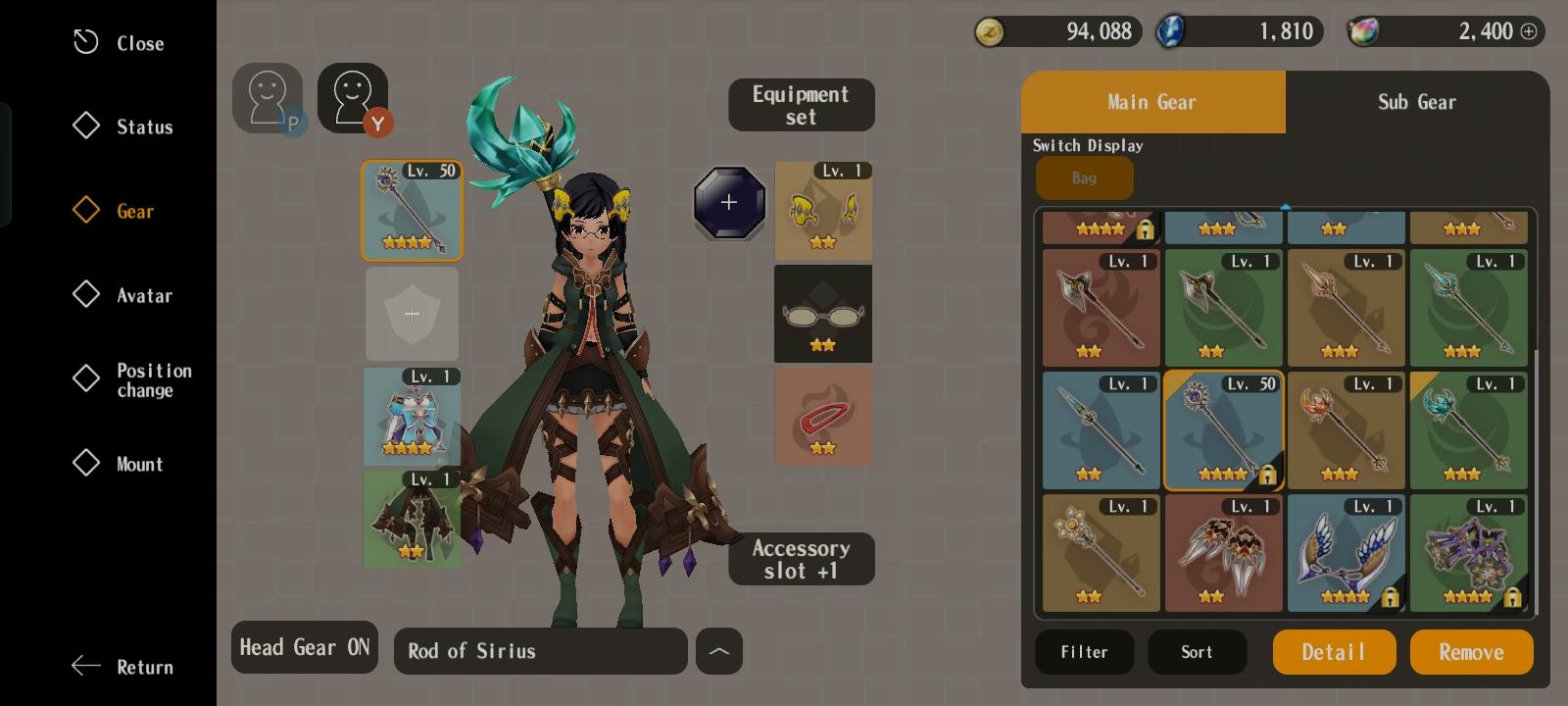Viewport: 1568px width, 706px height.
Task: View Detail of the selected weapon
Action: pos(1334,652)
